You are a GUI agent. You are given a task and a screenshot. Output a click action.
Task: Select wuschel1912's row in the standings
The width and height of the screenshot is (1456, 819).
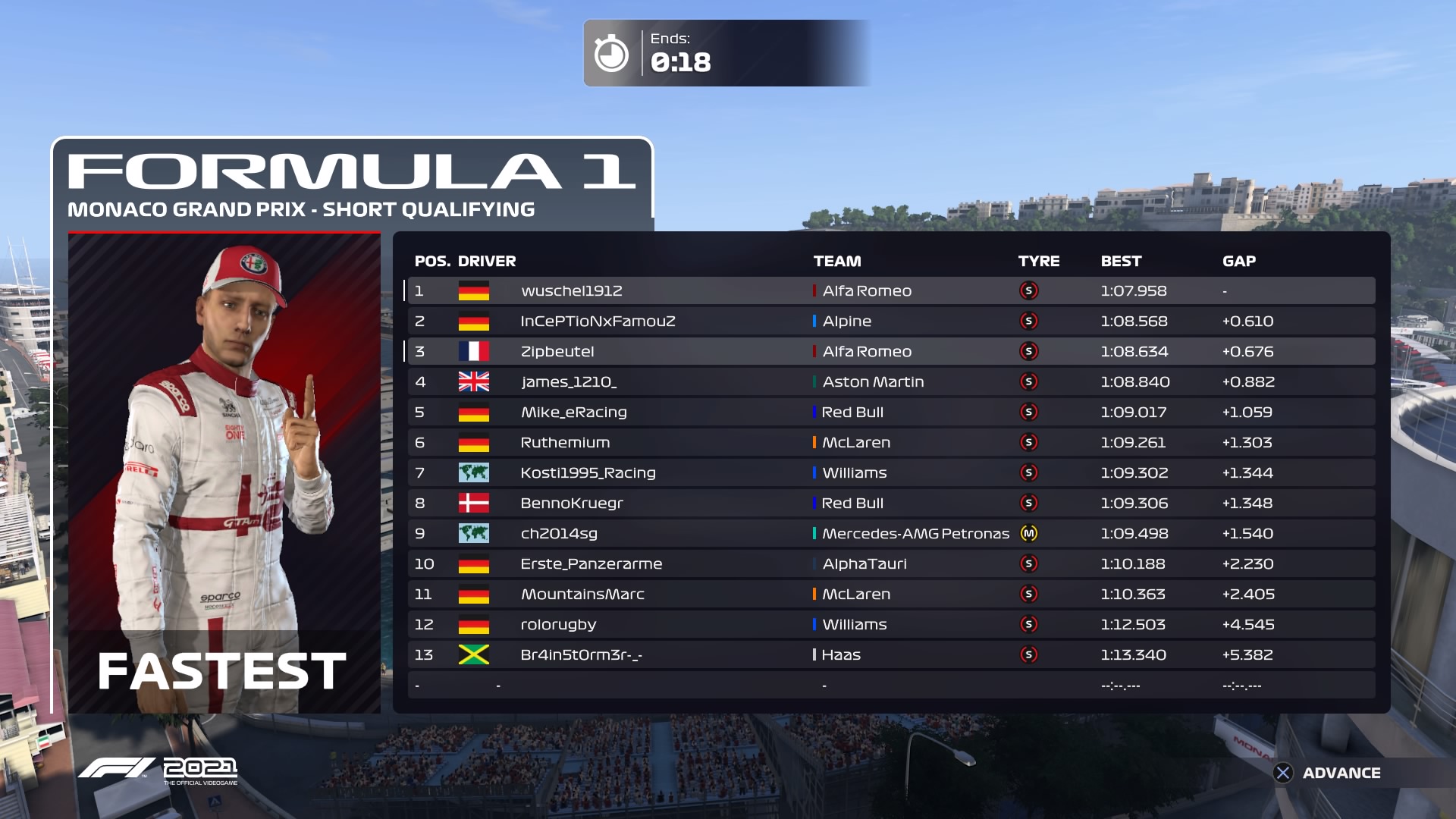890,290
